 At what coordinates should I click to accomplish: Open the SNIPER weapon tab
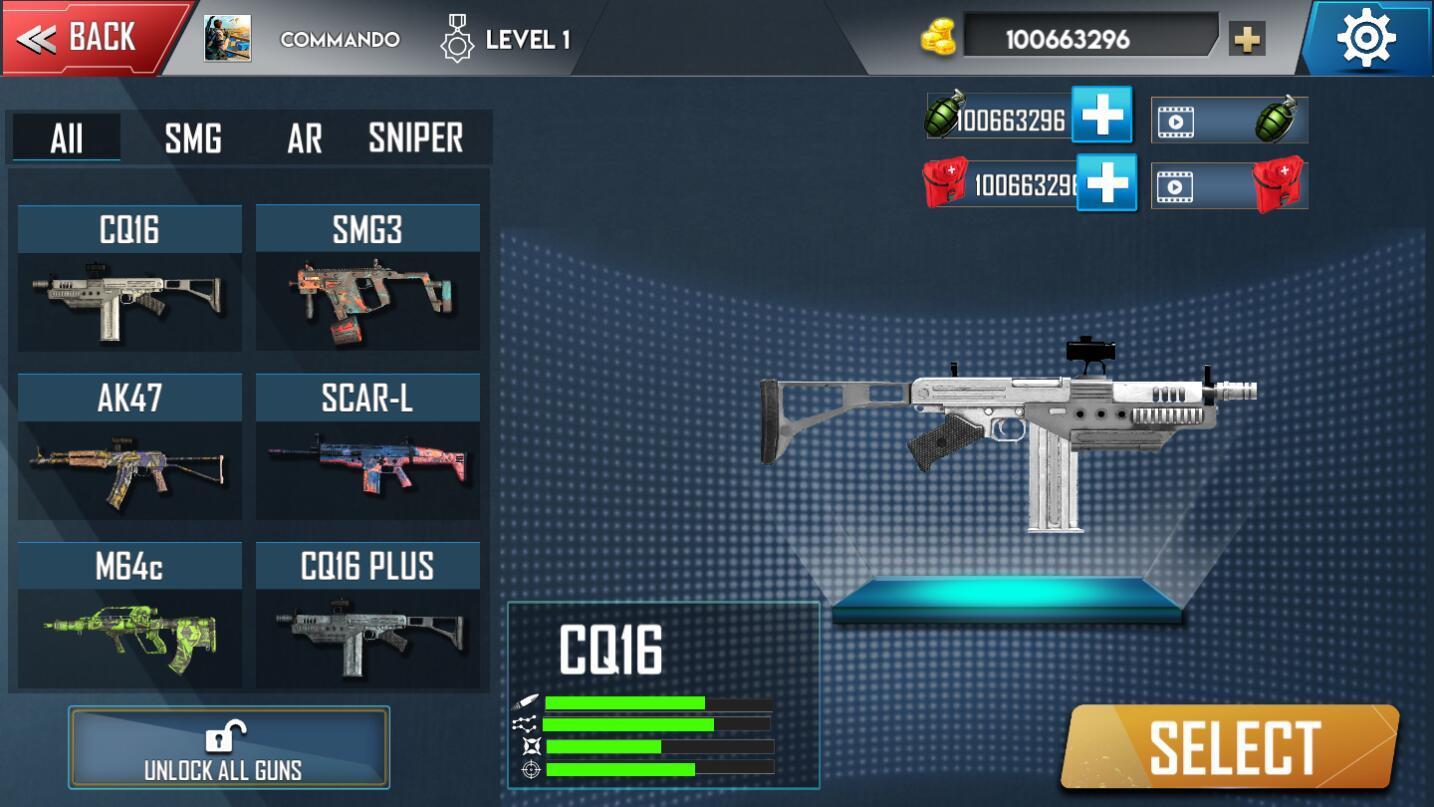click(x=416, y=138)
